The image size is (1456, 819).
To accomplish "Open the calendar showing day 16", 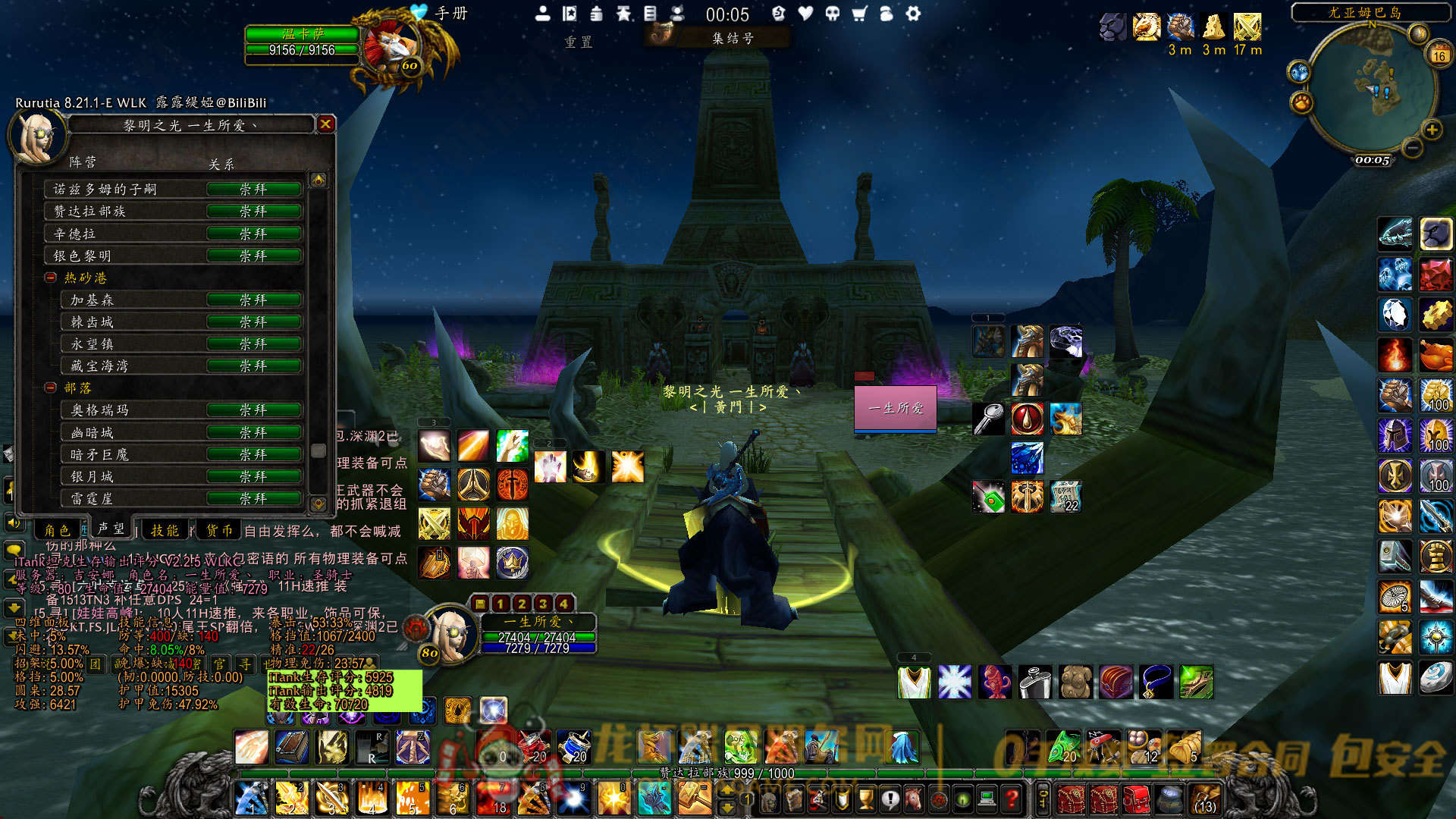I will tap(1439, 55).
